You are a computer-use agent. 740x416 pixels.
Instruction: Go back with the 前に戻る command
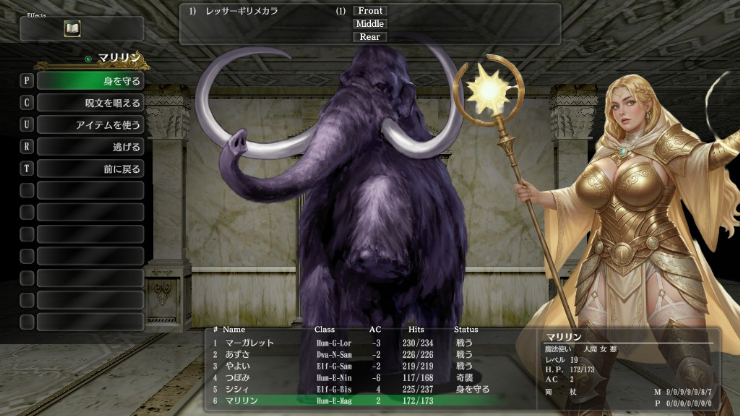[91, 168]
